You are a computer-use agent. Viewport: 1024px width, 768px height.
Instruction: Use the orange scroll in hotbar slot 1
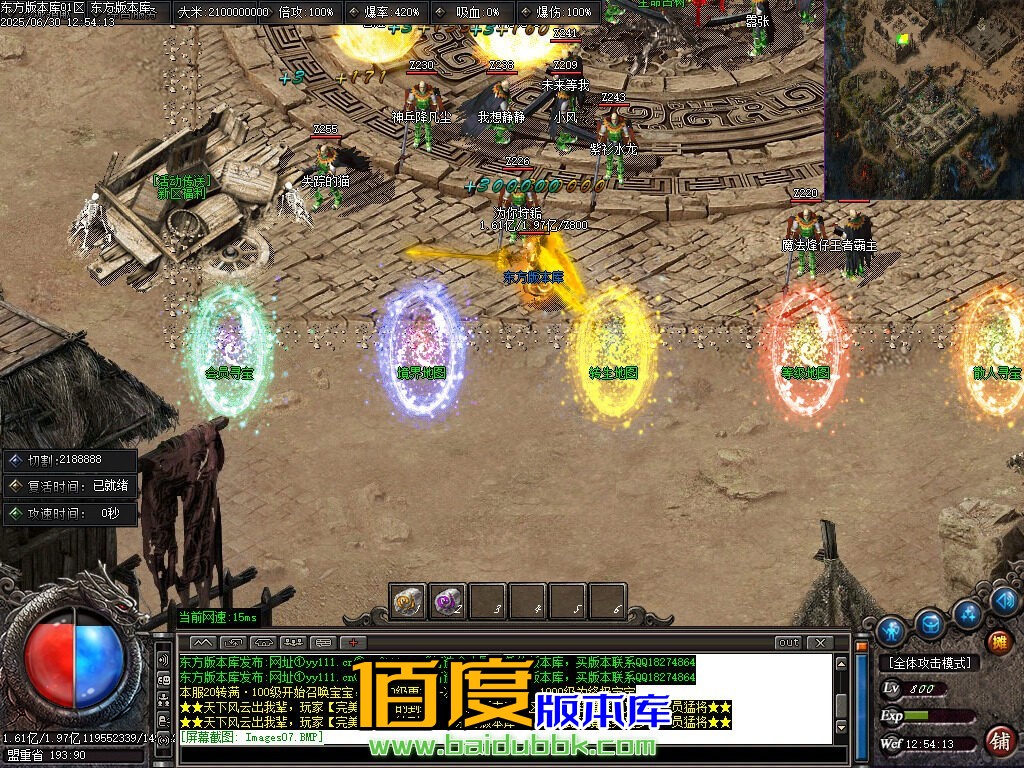click(408, 601)
